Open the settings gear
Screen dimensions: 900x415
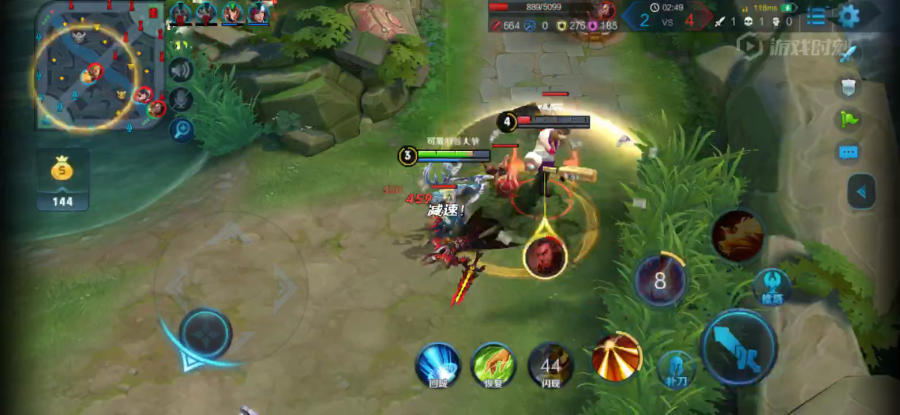click(849, 16)
